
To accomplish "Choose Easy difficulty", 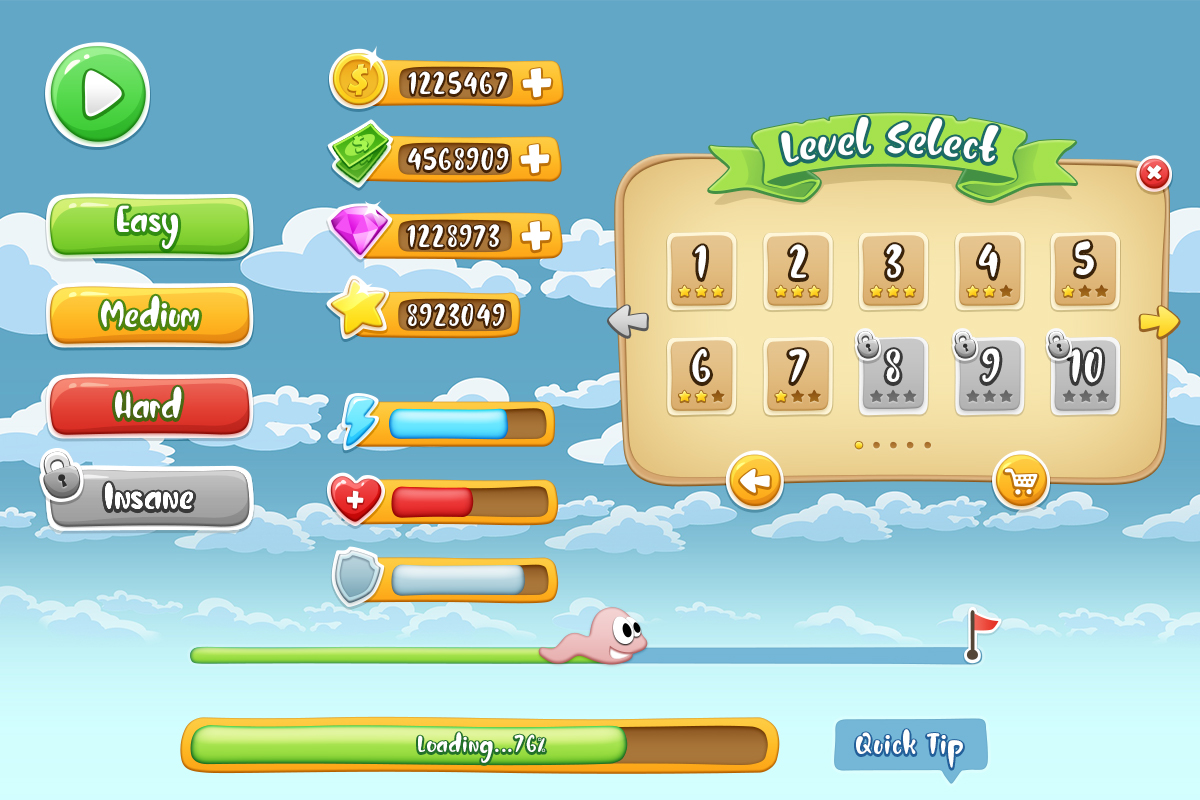I will click(150, 225).
